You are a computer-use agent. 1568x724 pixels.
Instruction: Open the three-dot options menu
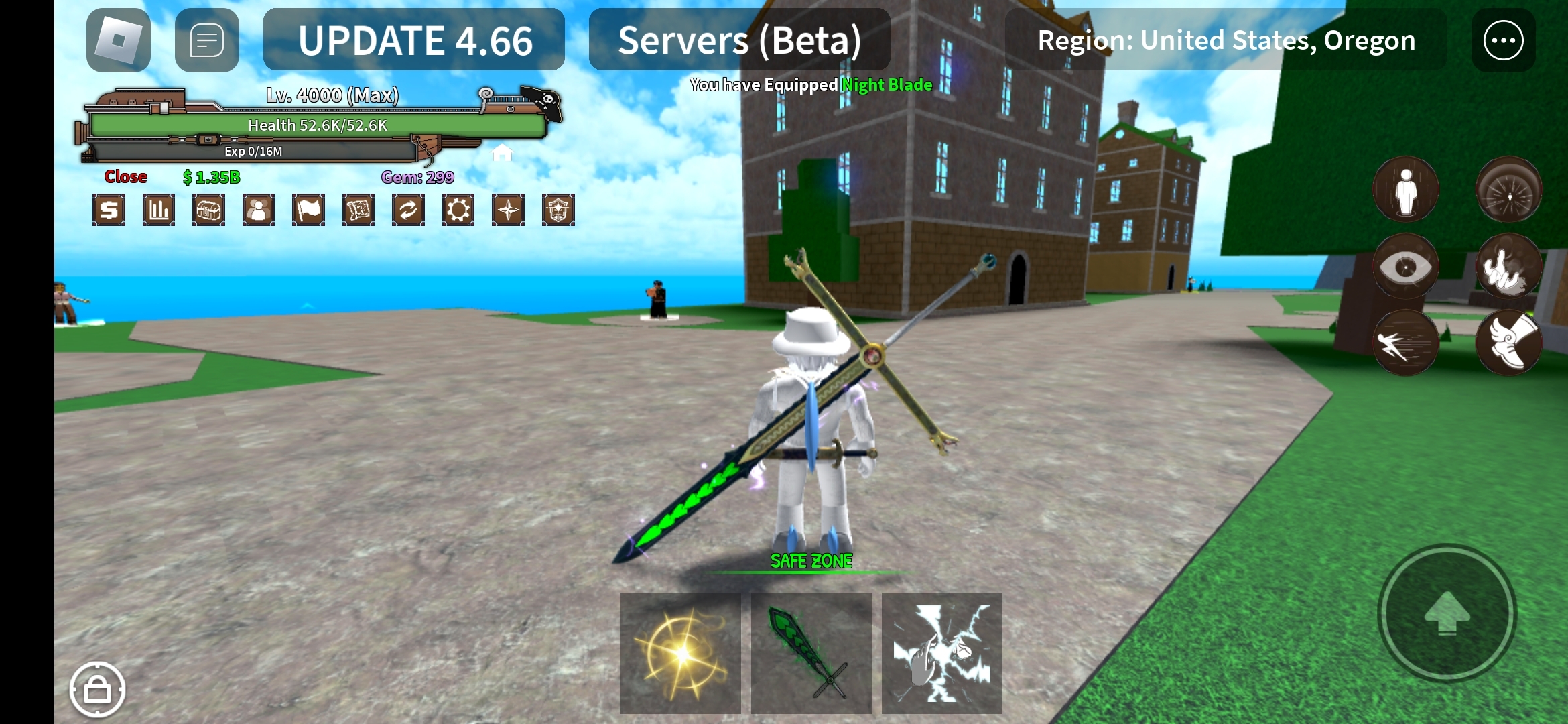pos(1503,40)
